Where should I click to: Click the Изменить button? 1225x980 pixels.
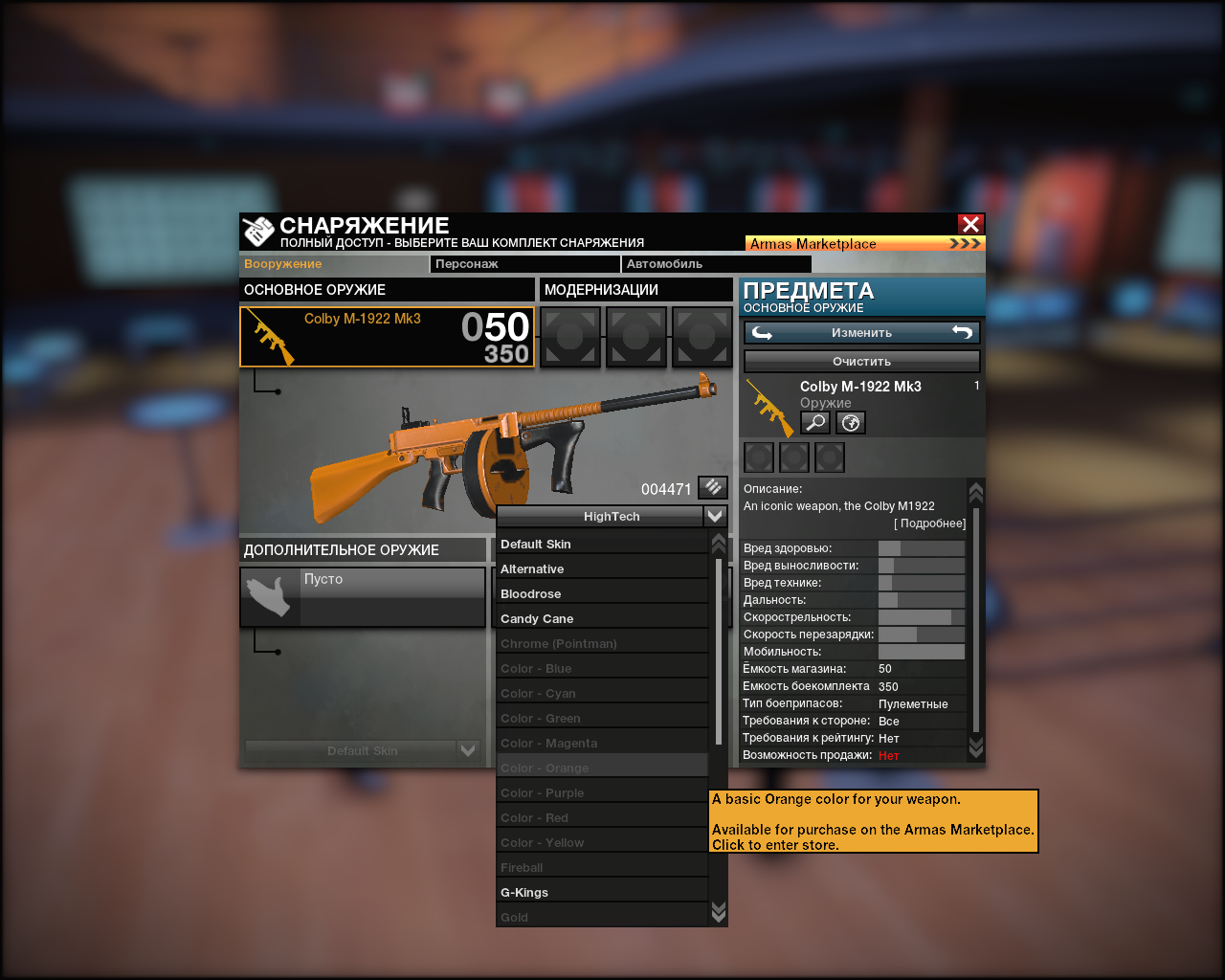tap(861, 333)
